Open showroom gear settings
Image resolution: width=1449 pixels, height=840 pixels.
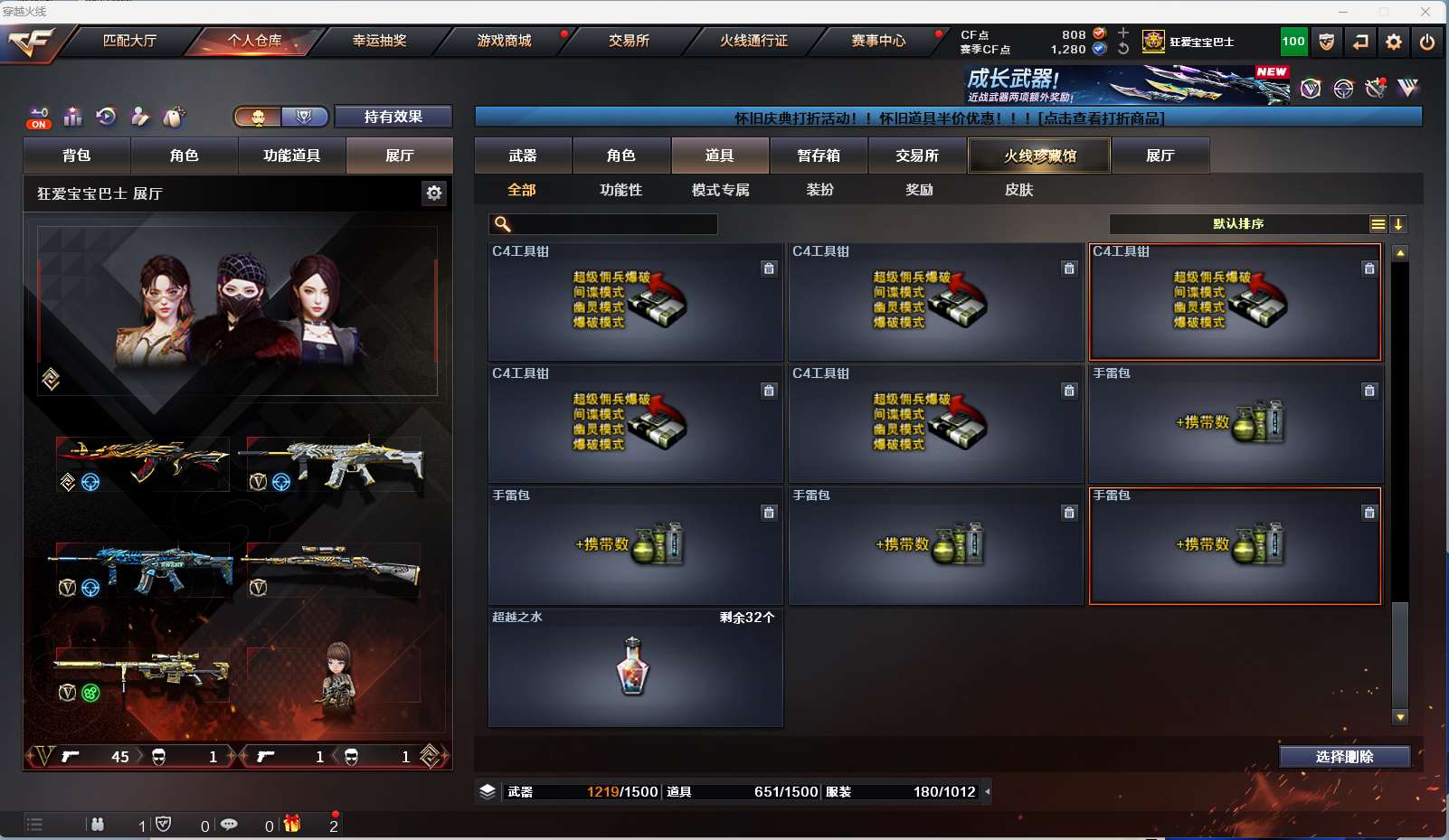[x=434, y=193]
